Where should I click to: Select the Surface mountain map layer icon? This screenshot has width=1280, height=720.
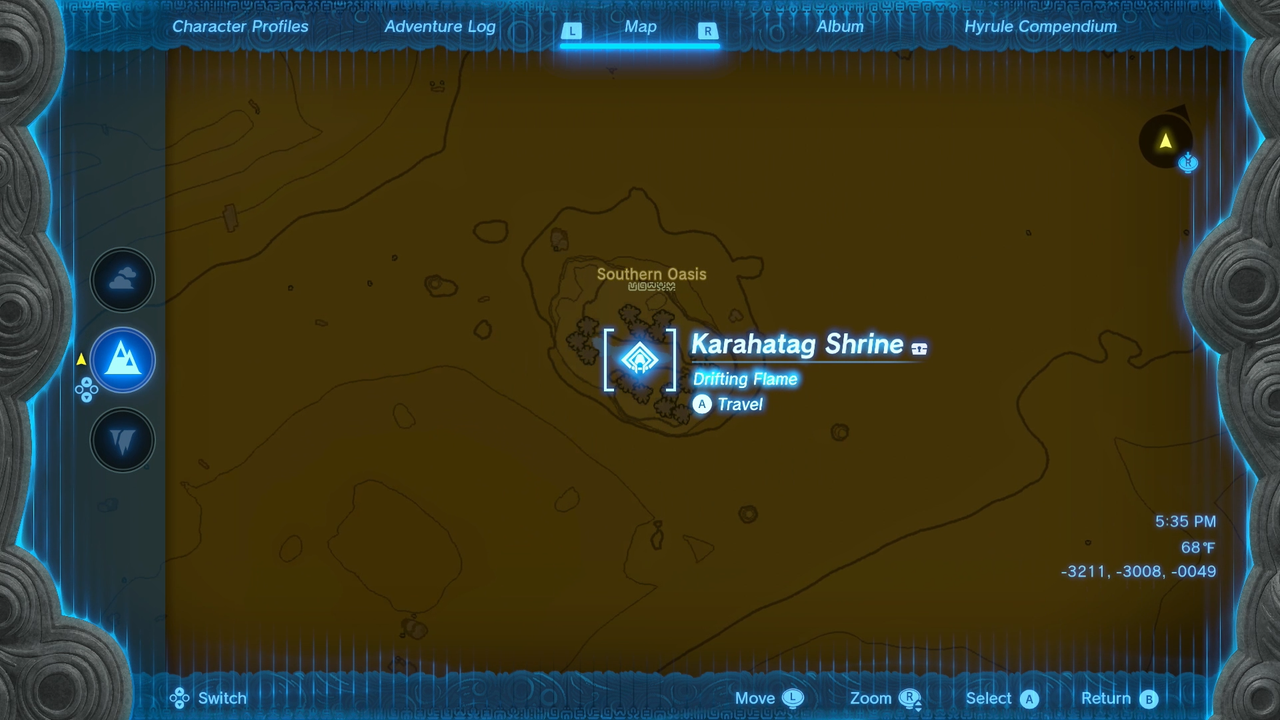[x=122, y=360]
